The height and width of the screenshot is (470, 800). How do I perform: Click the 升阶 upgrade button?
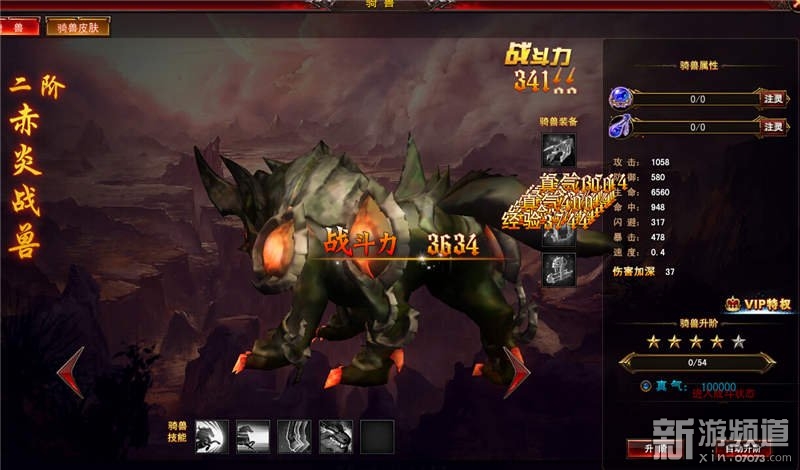click(x=657, y=449)
